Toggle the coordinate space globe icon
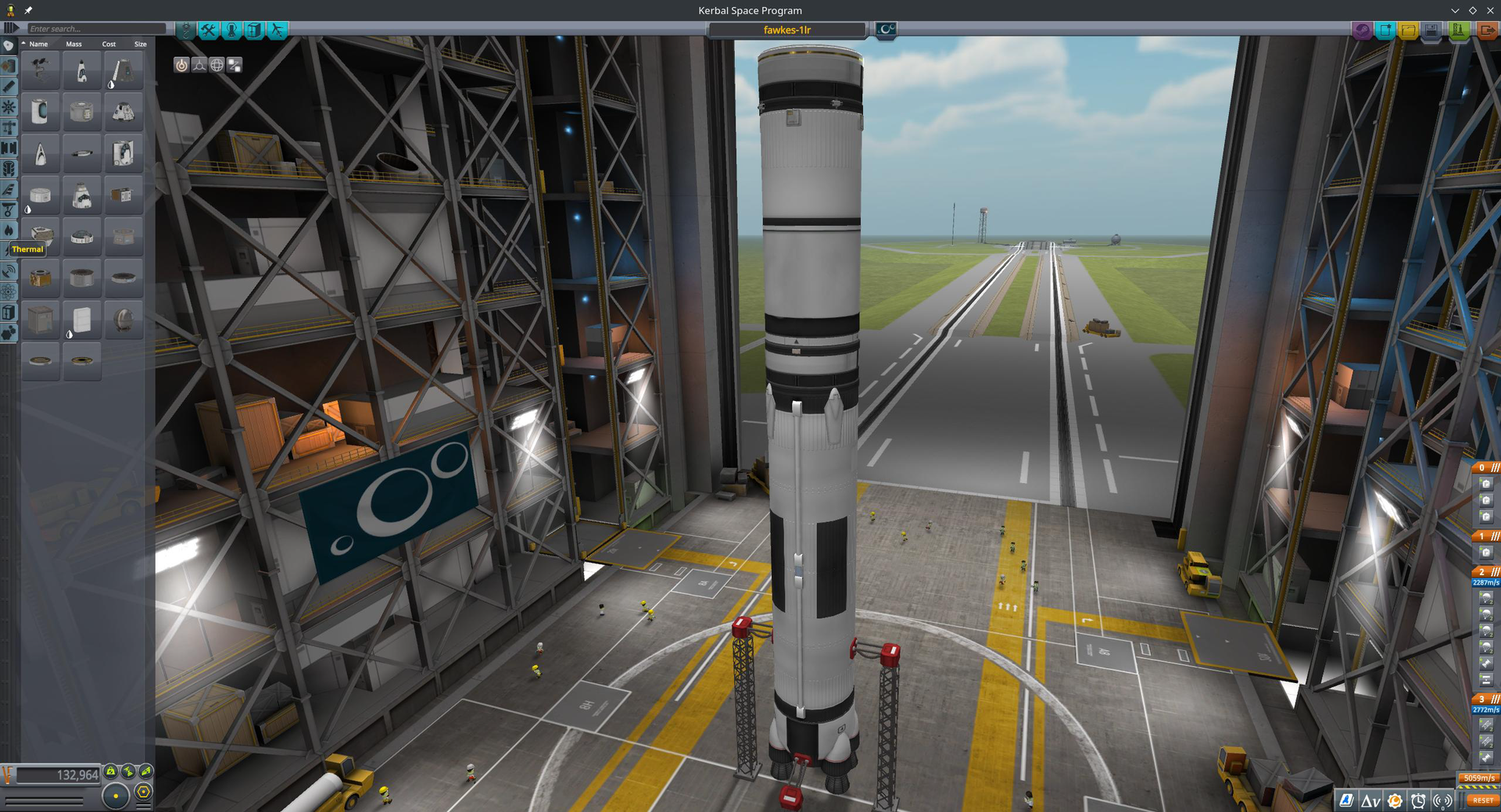 pyautogui.click(x=216, y=65)
